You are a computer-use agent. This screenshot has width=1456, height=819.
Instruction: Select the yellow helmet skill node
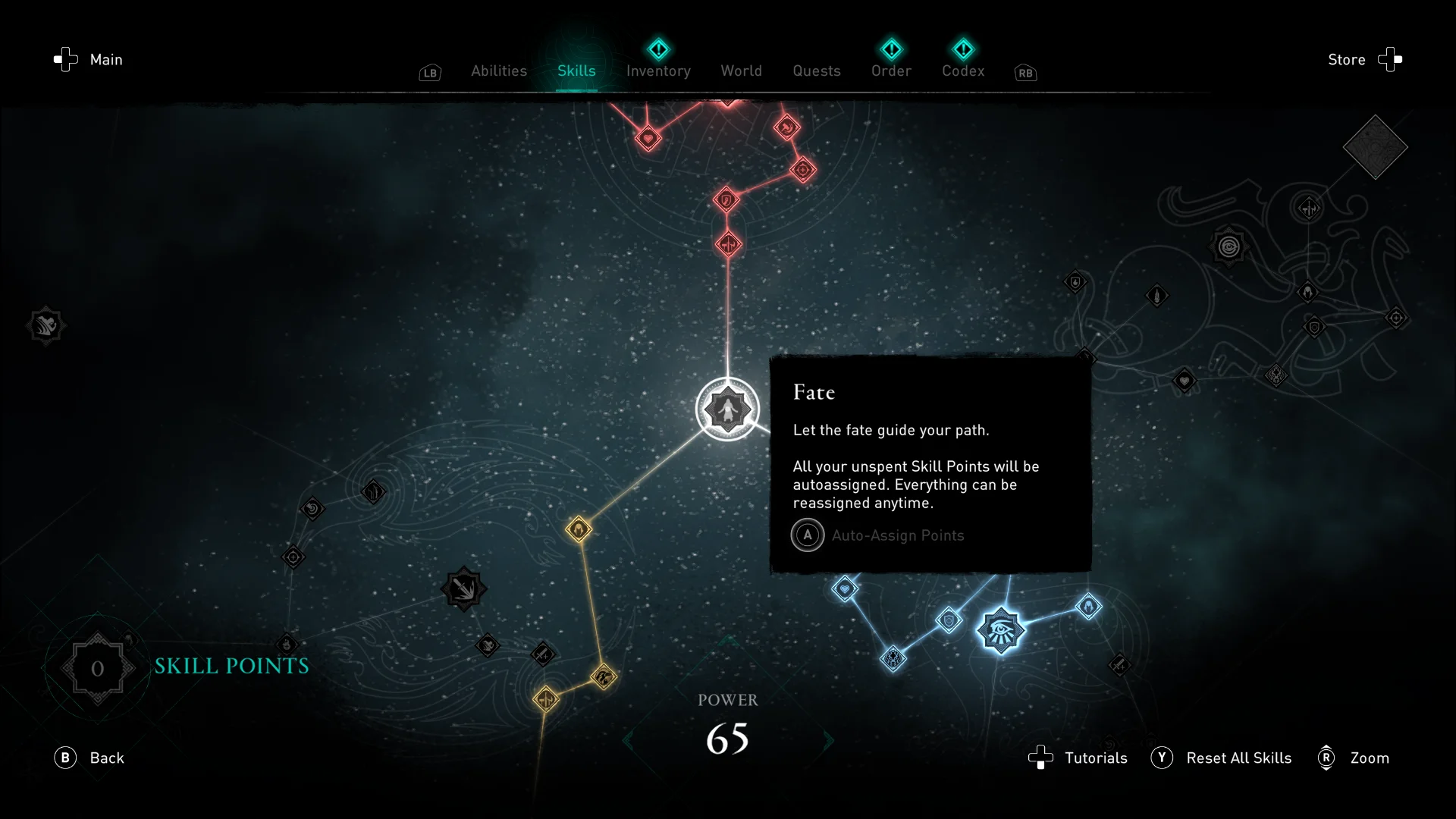coord(579,529)
